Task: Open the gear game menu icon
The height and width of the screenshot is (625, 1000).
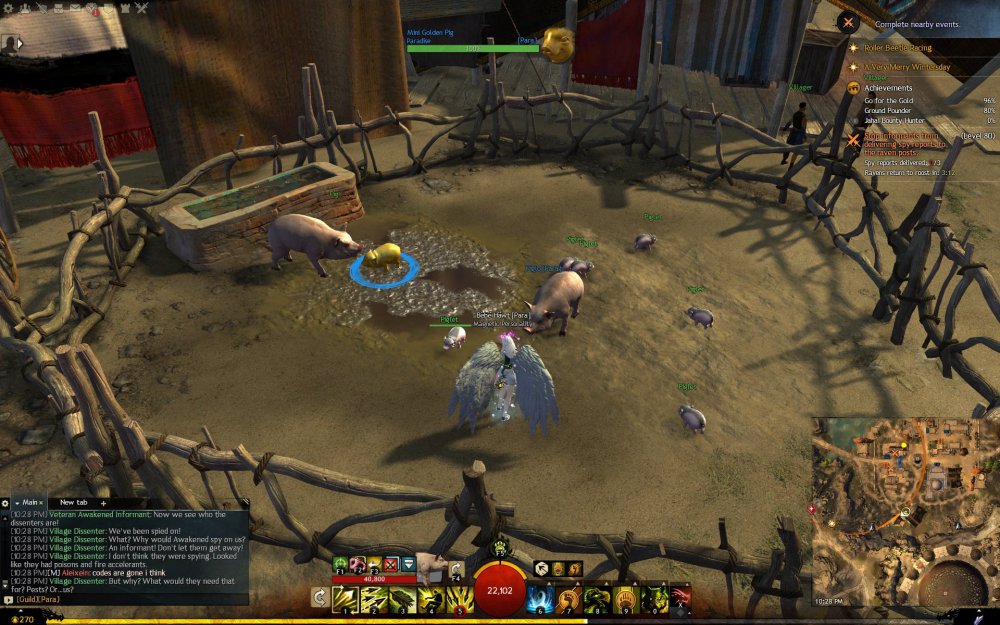Action: pyautogui.click(x=10, y=9)
